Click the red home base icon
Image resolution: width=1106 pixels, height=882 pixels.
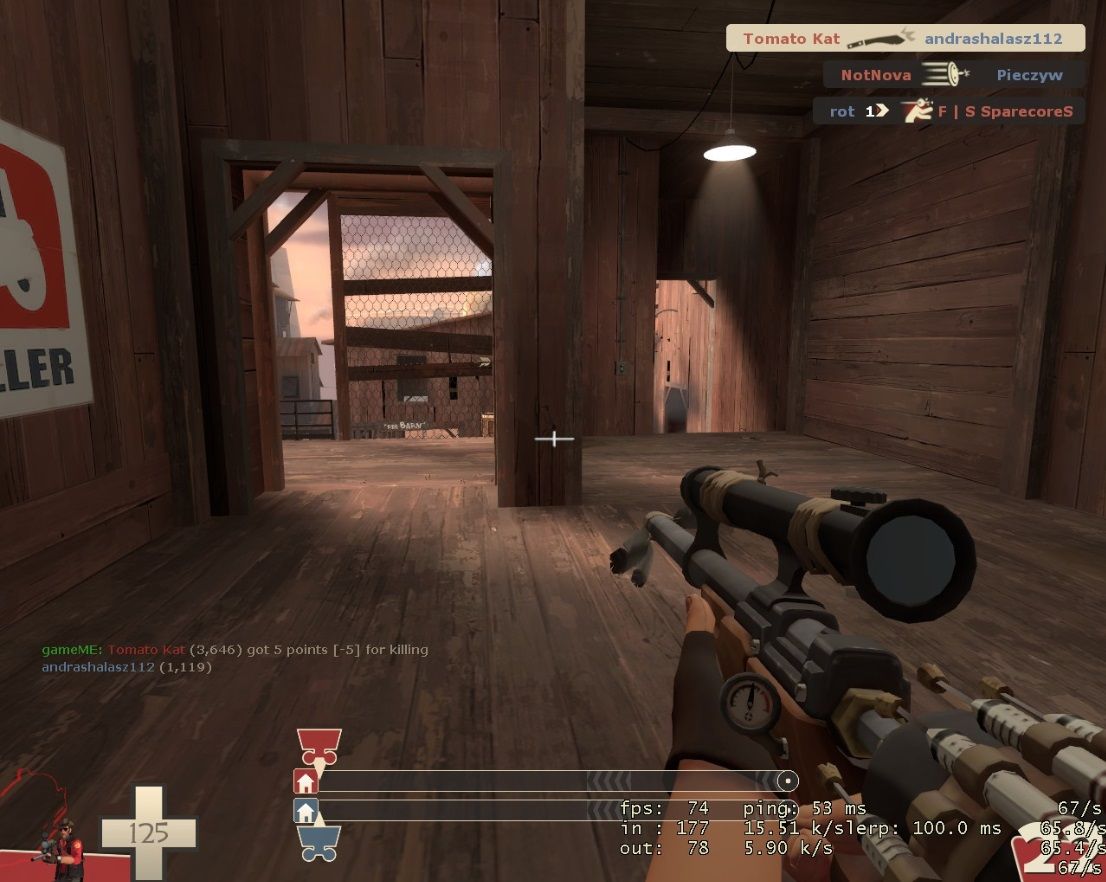pyautogui.click(x=305, y=781)
